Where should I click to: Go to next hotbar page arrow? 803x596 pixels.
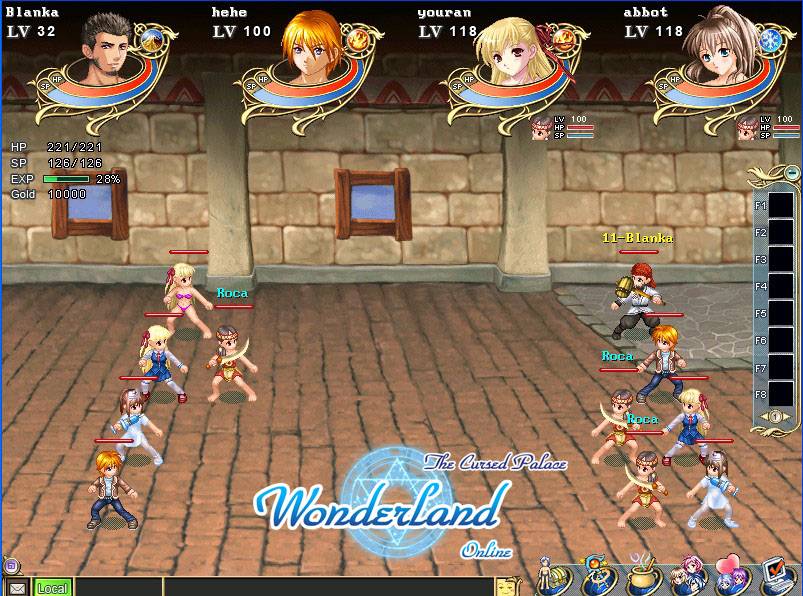point(786,416)
